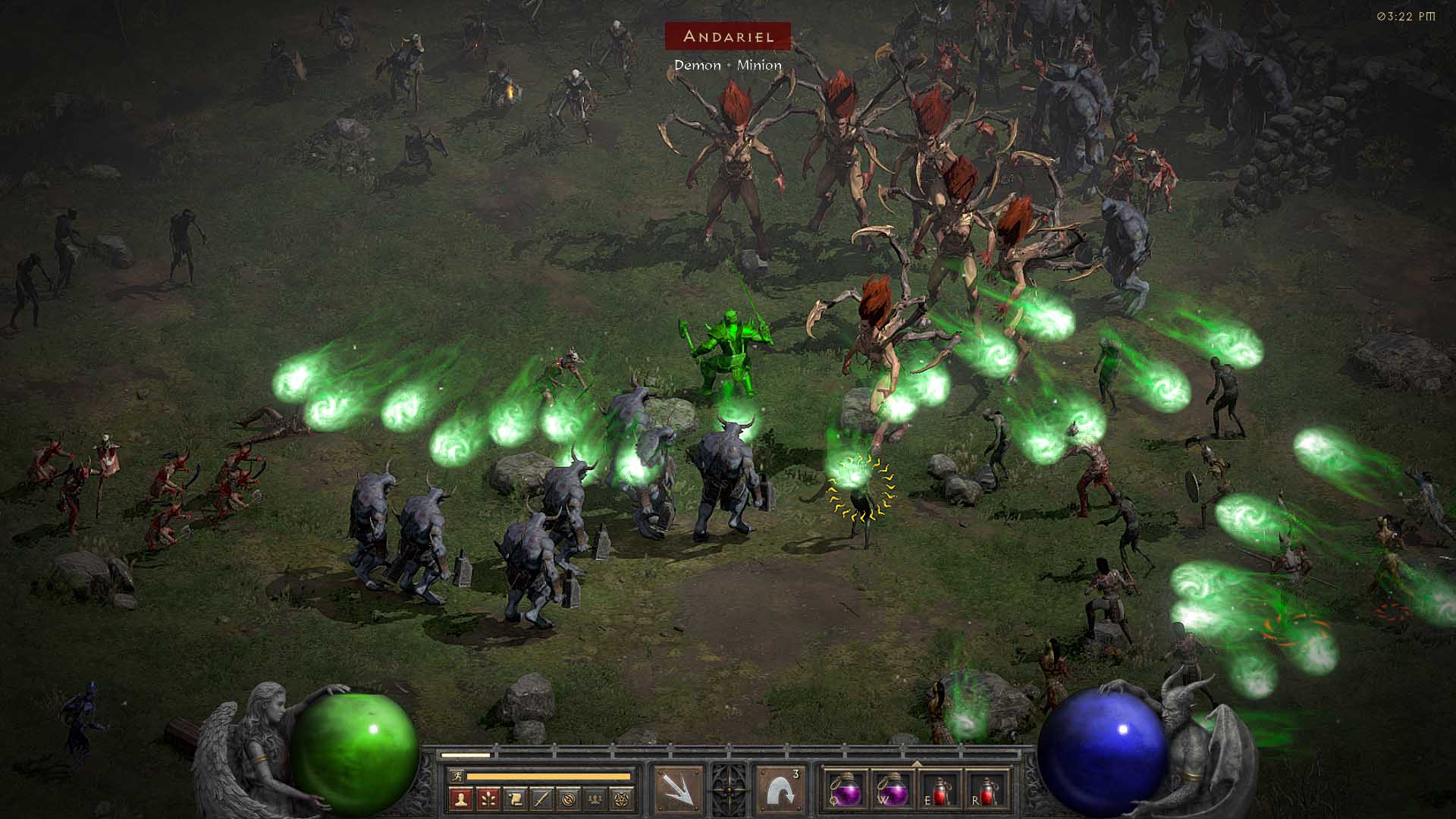Use the purple potion labeled Q

coord(844,790)
